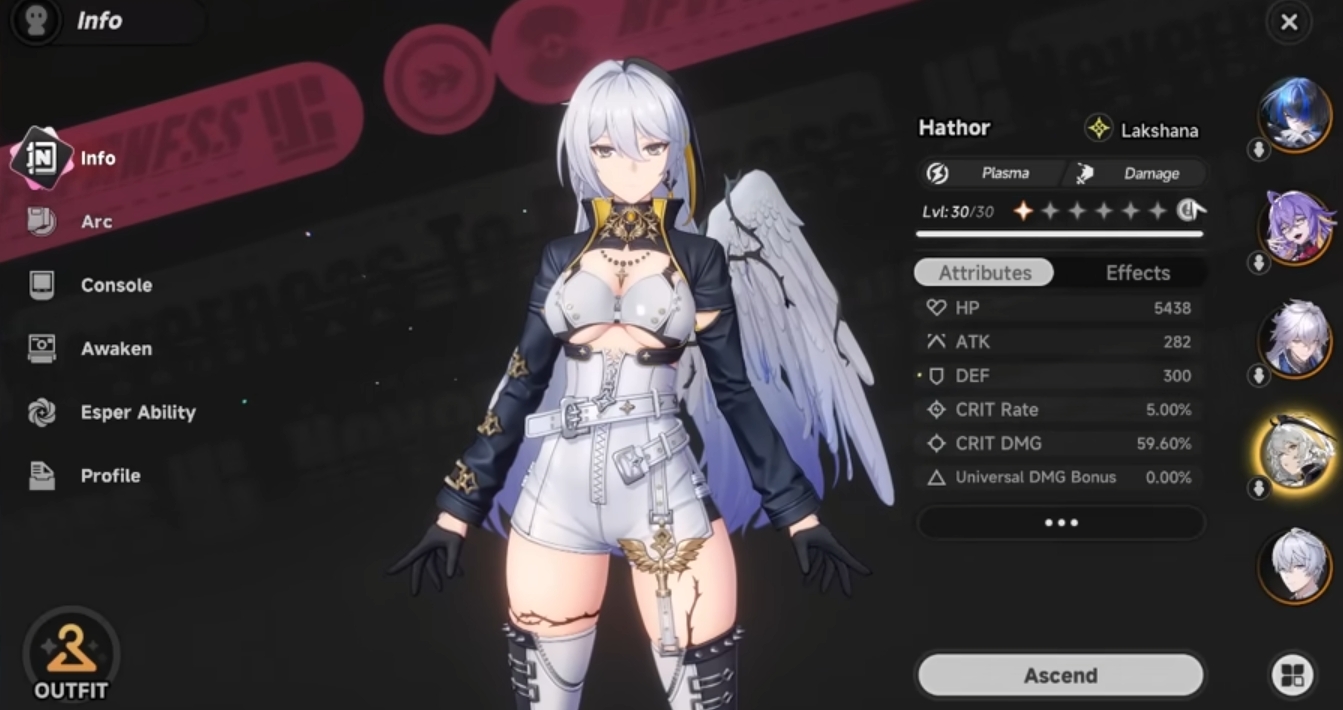View the character Profile
This screenshot has width=1343, height=710.
(x=109, y=476)
